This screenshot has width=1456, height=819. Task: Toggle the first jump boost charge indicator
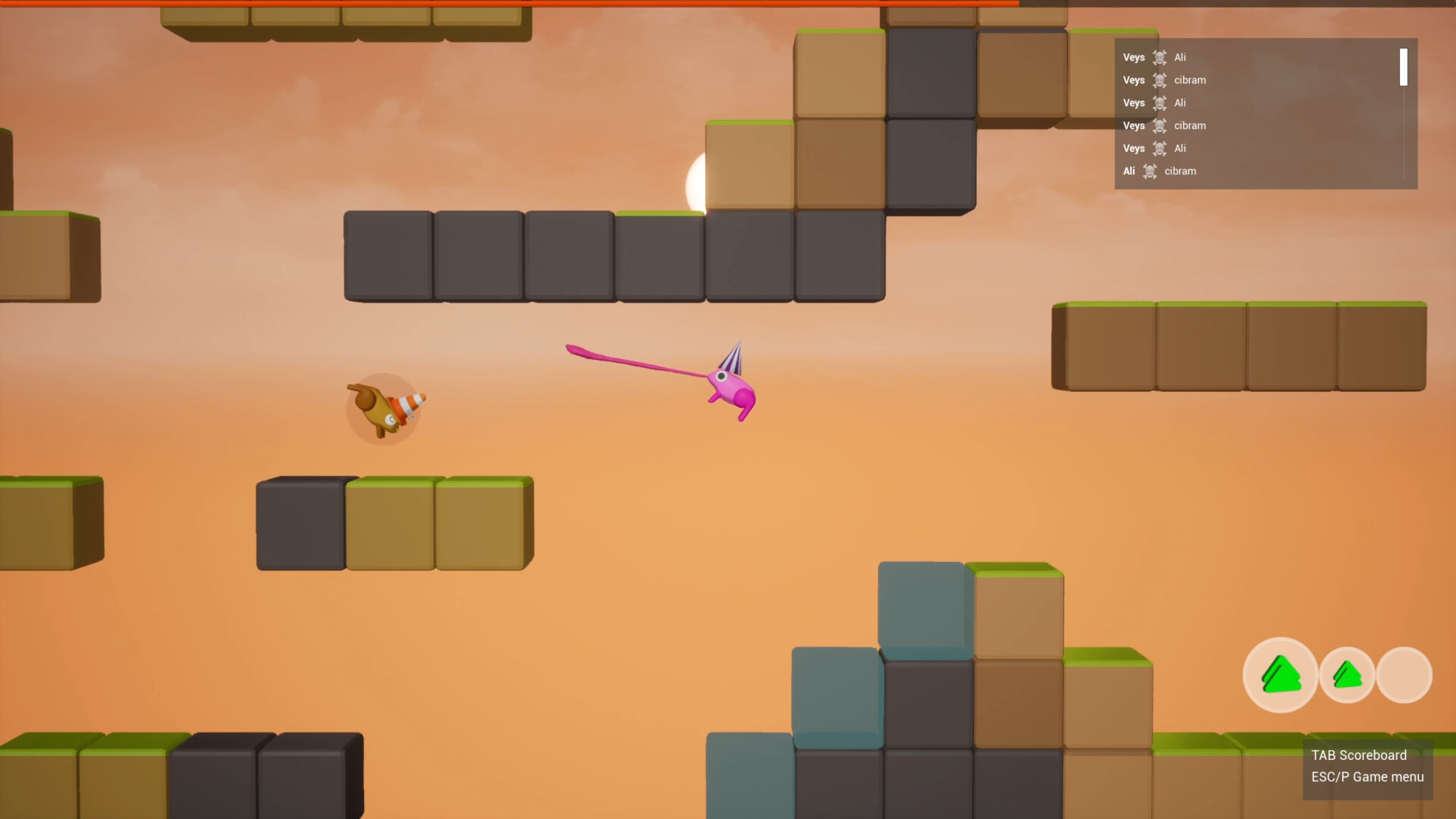1280,673
